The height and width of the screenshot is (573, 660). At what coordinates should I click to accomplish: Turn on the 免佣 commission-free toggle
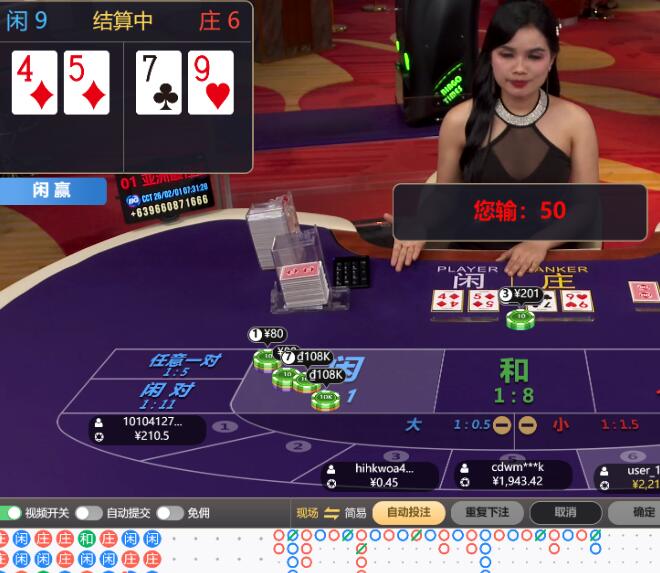click(169, 513)
